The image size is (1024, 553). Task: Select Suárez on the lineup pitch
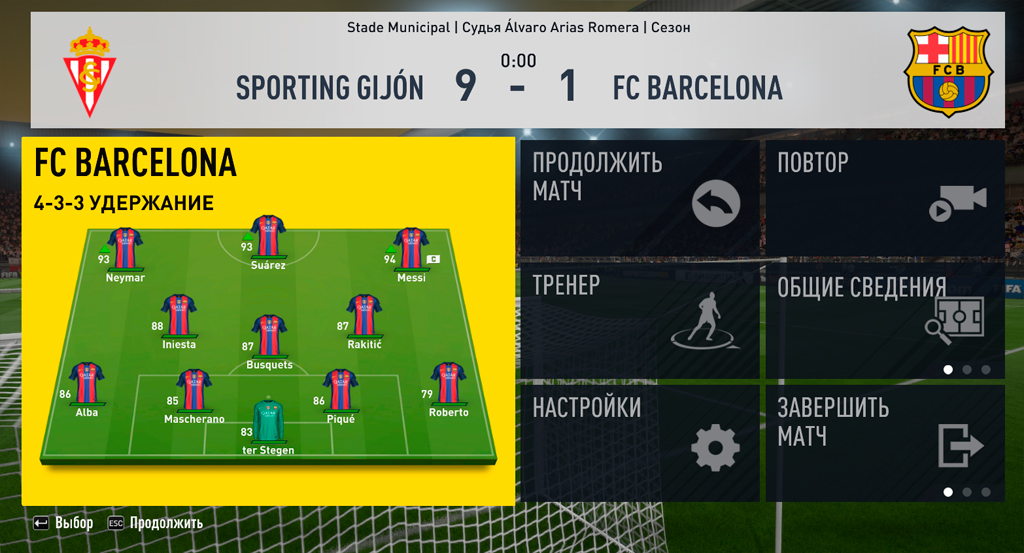coord(269,238)
